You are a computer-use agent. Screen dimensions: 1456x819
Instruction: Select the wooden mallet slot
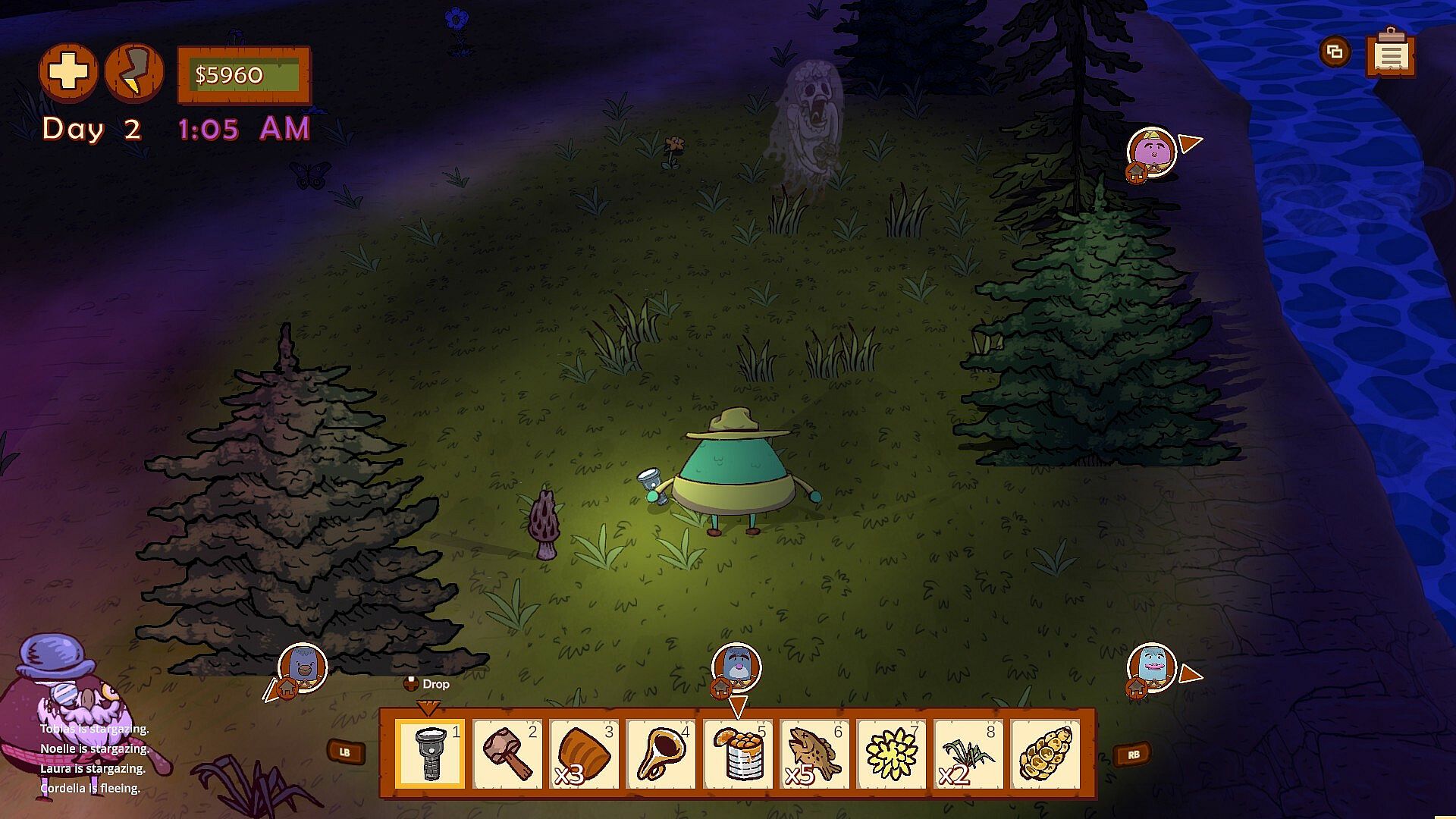(507, 754)
